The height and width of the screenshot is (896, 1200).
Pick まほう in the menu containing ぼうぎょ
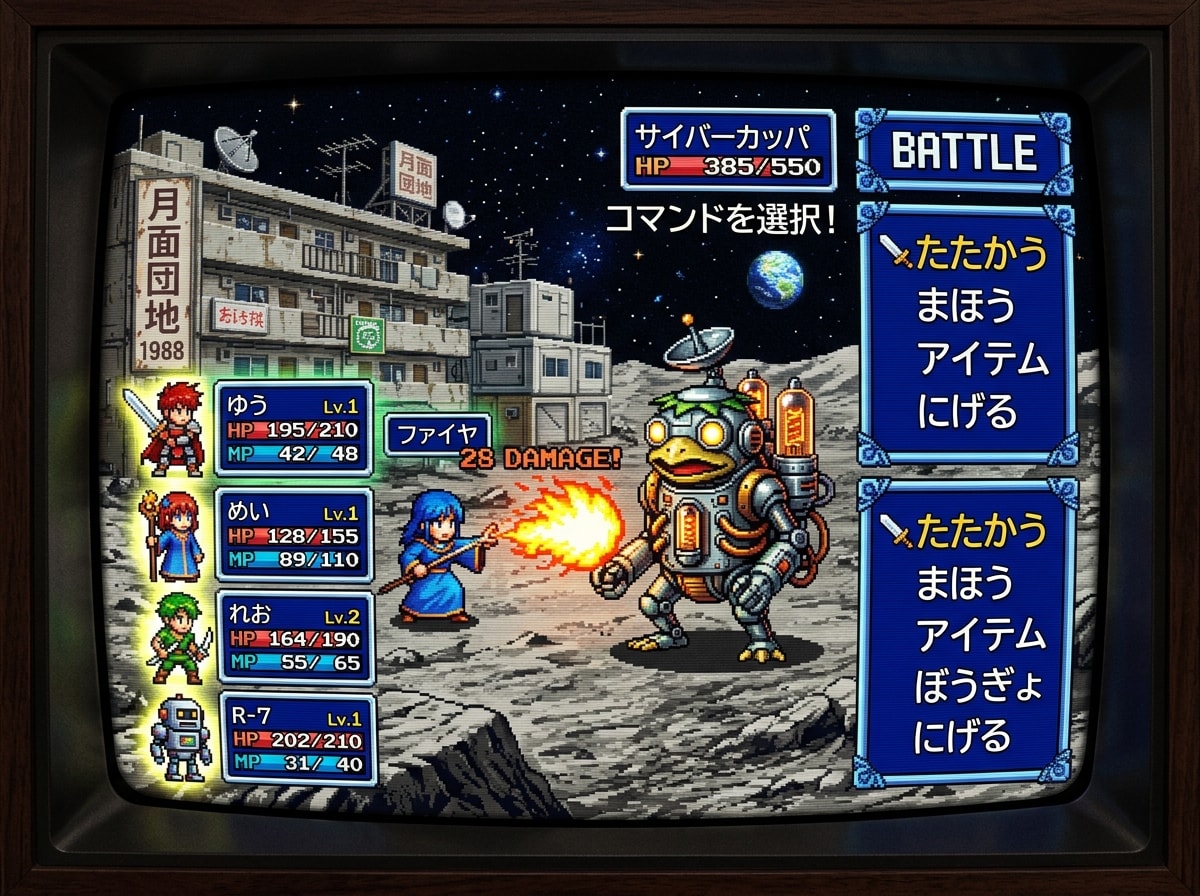pyautogui.click(x=964, y=582)
